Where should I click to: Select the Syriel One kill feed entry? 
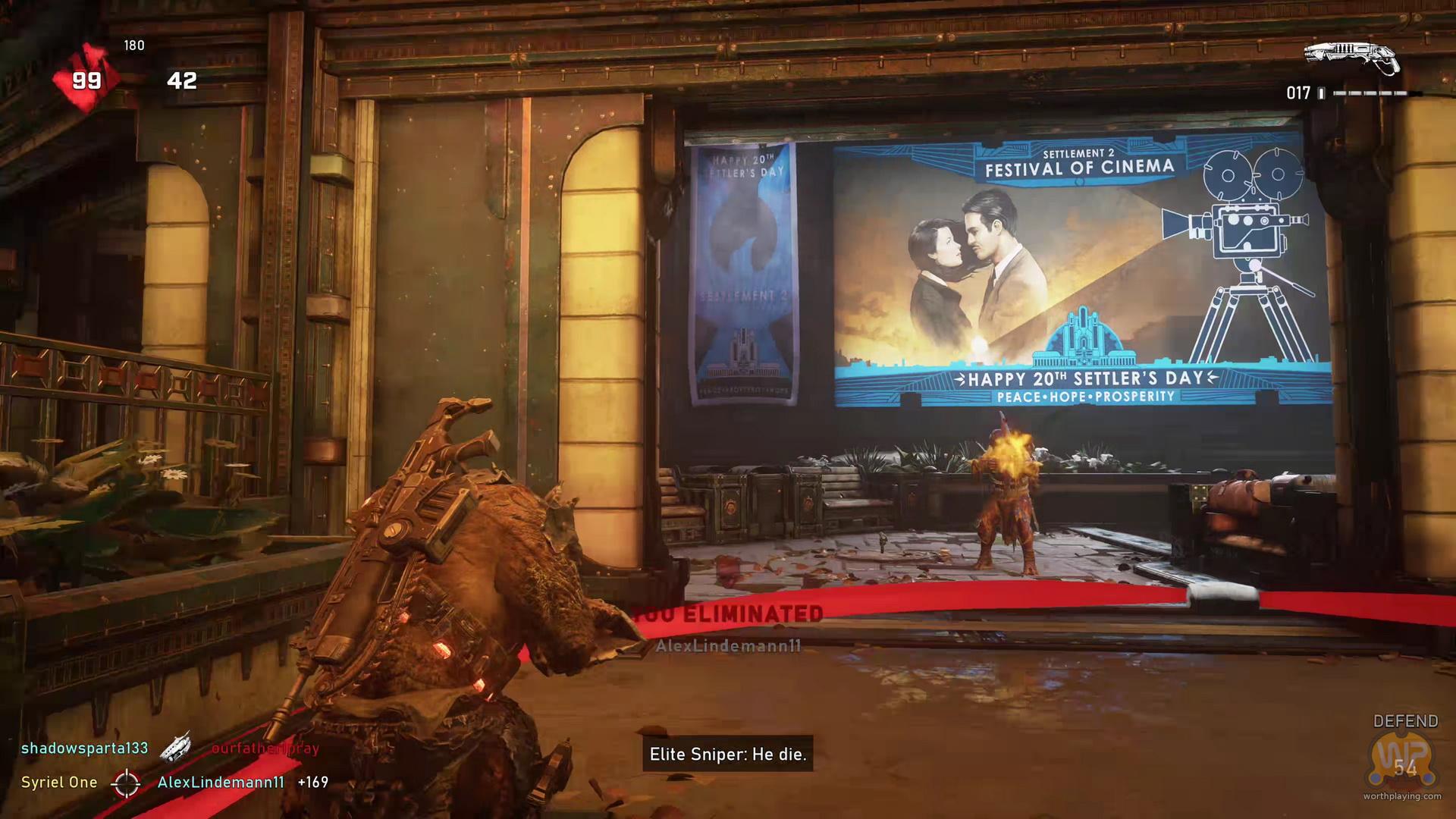(x=59, y=783)
